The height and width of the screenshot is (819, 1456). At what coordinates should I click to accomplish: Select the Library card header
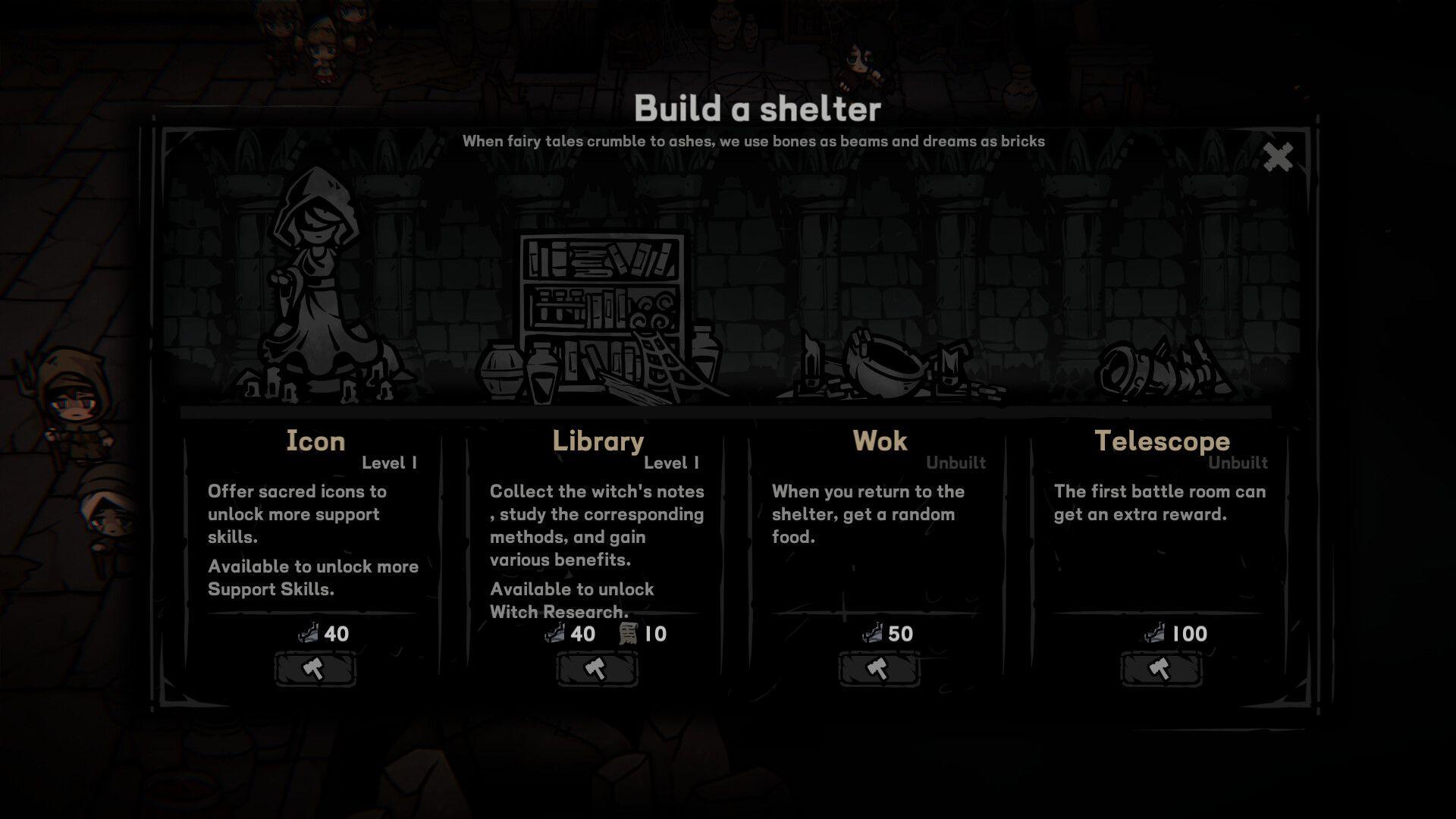pyautogui.click(x=599, y=441)
